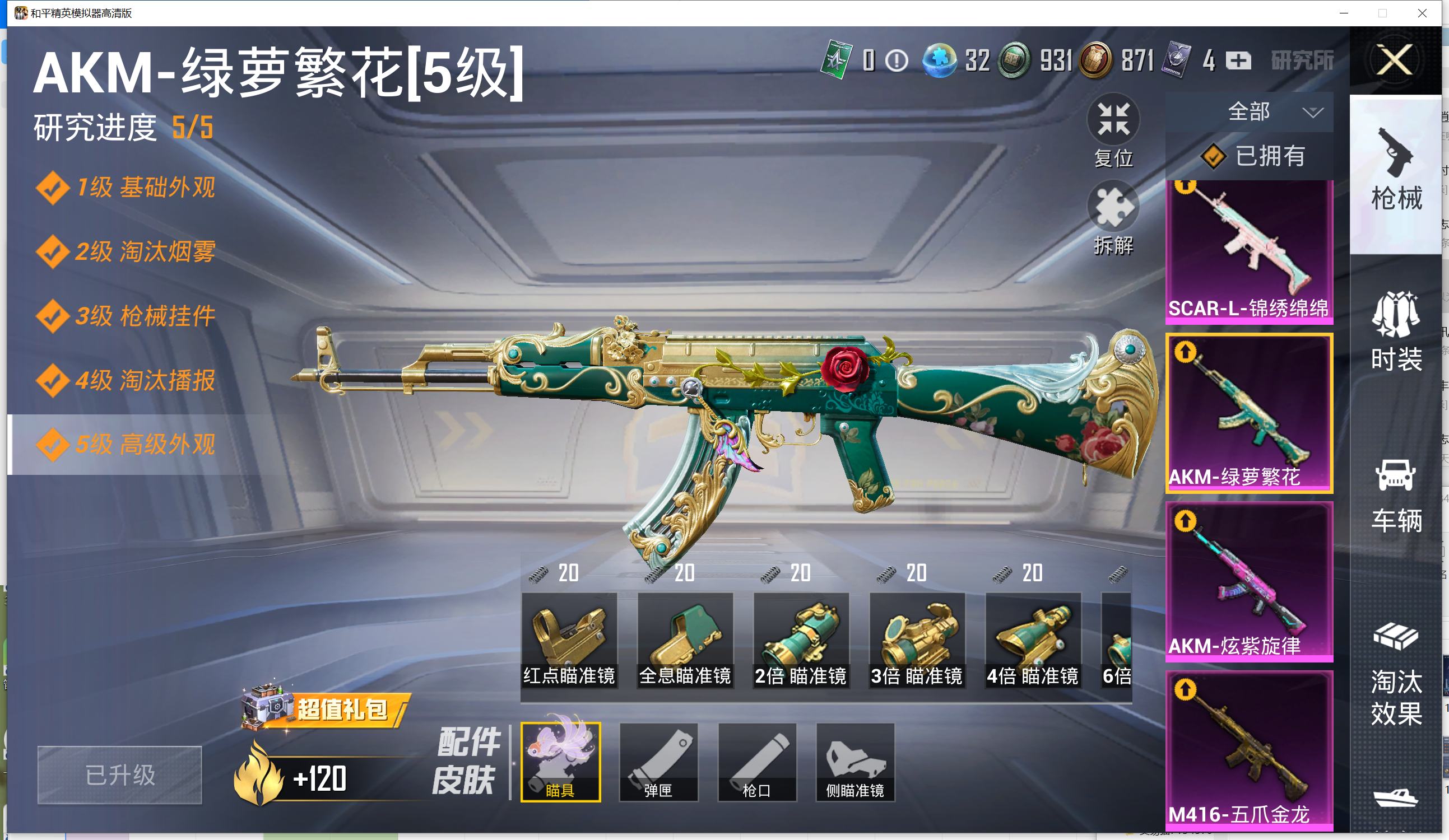
Task: Open the 侧瞄准镜 side sight category
Action: click(855, 762)
